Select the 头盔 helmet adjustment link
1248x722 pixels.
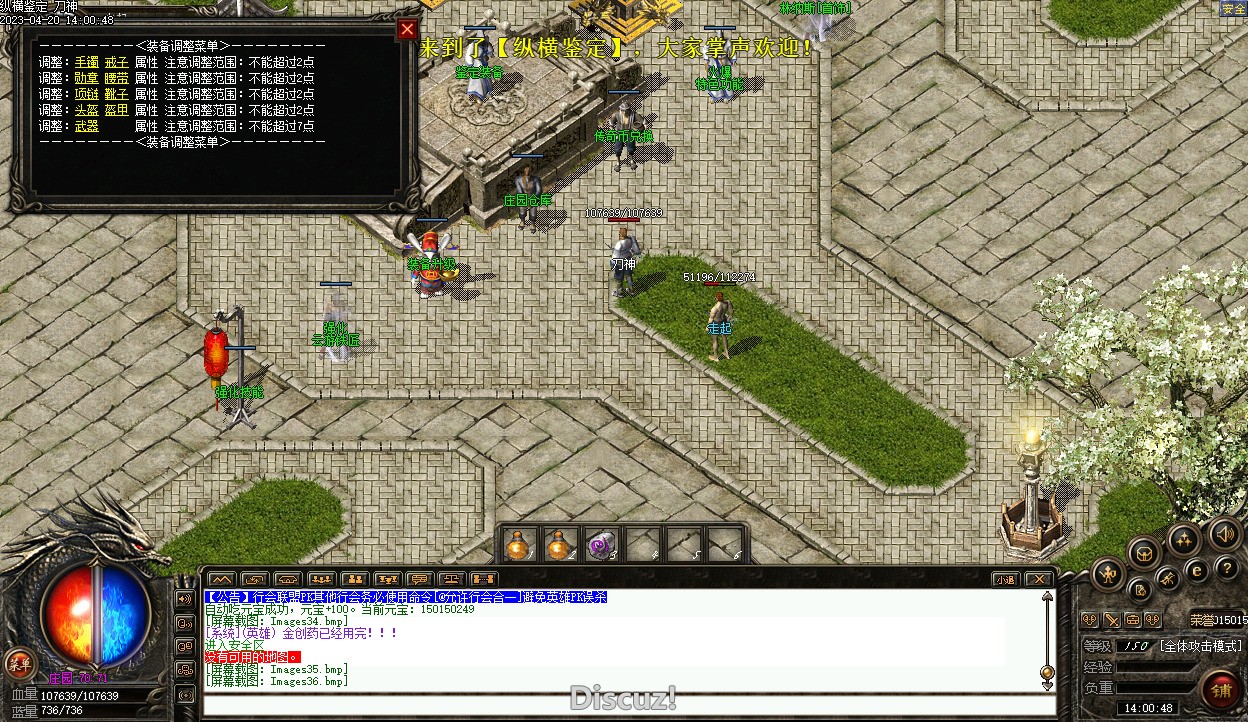87,110
